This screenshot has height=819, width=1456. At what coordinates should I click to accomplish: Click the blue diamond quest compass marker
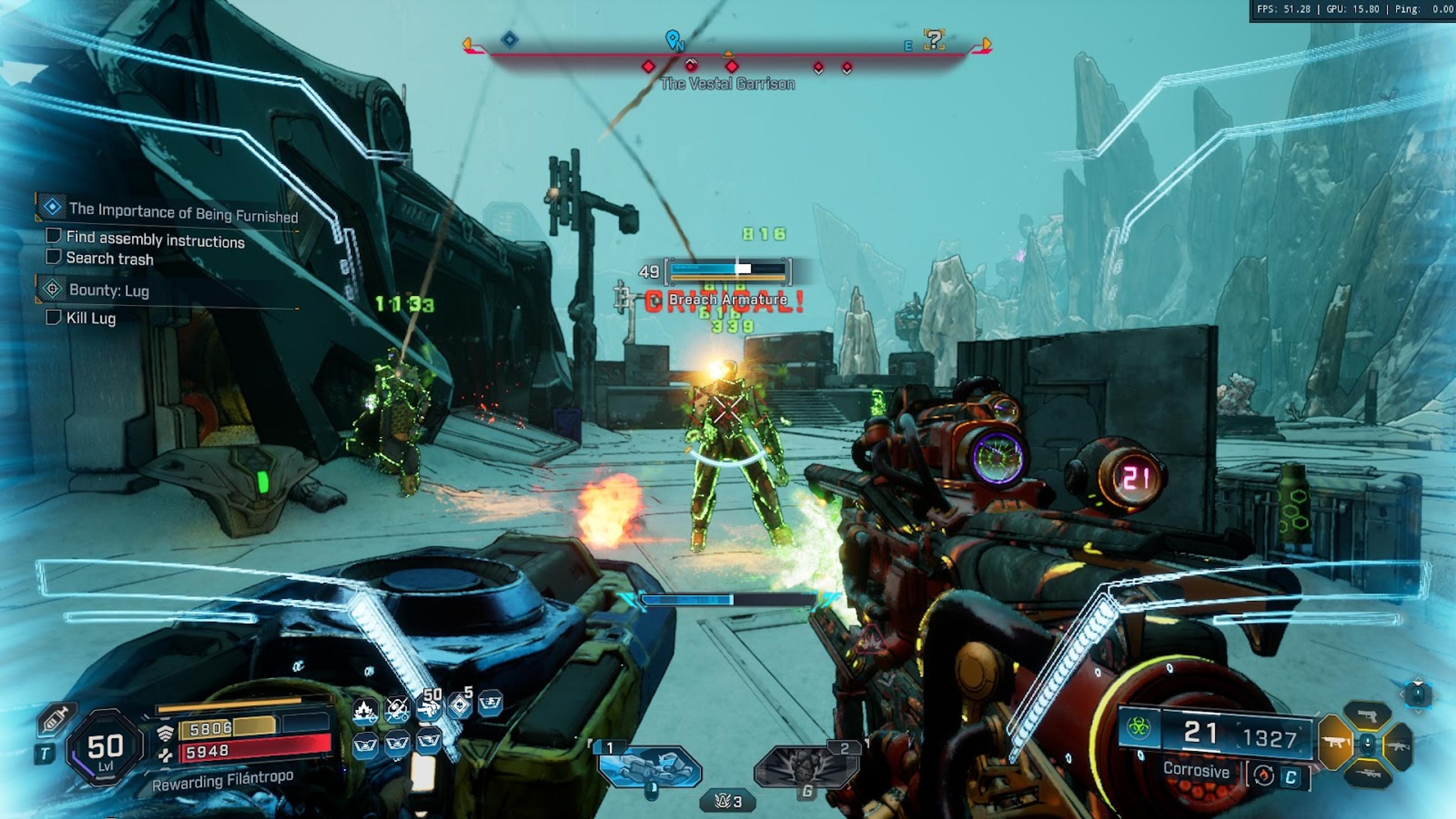click(x=509, y=39)
